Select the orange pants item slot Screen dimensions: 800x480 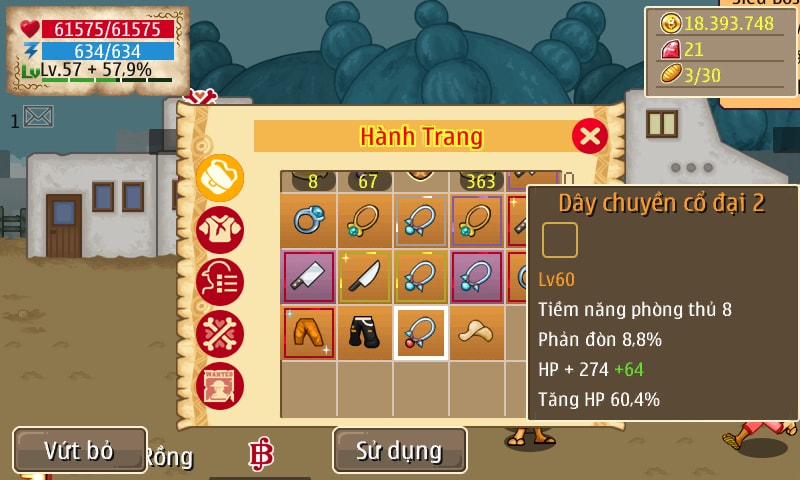pos(308,333)
